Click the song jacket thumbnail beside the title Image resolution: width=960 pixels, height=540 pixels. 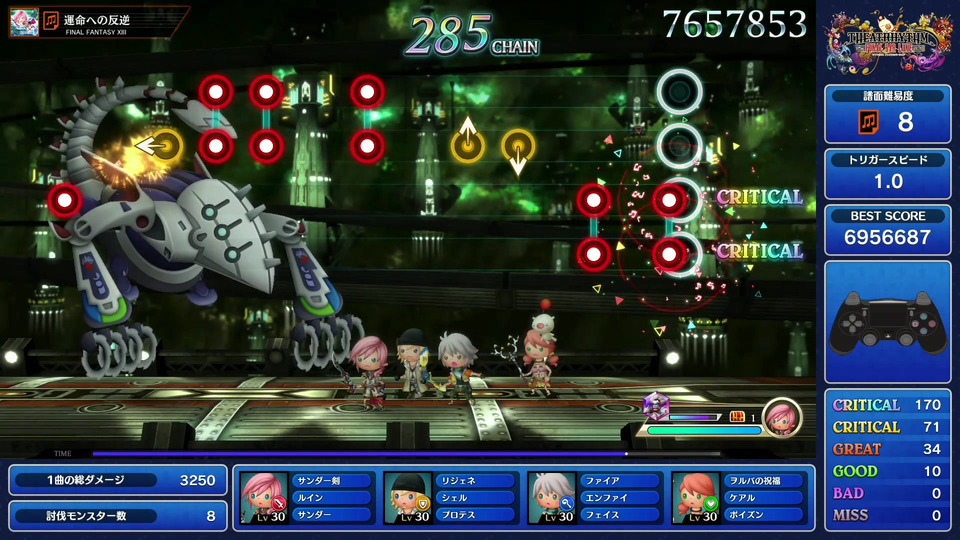24,22
